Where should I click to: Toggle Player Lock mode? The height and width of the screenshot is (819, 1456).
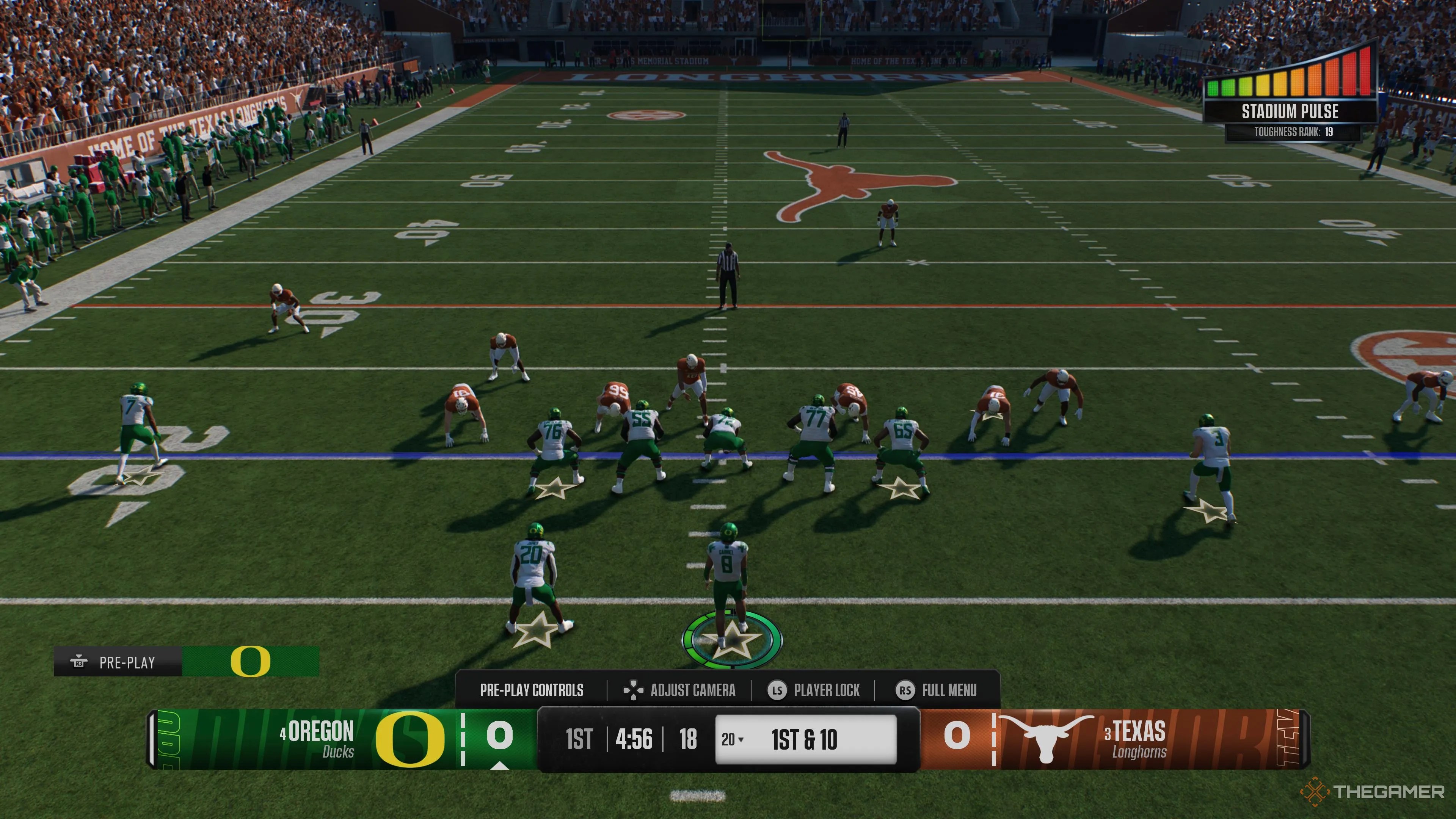(x=814, y=690)
